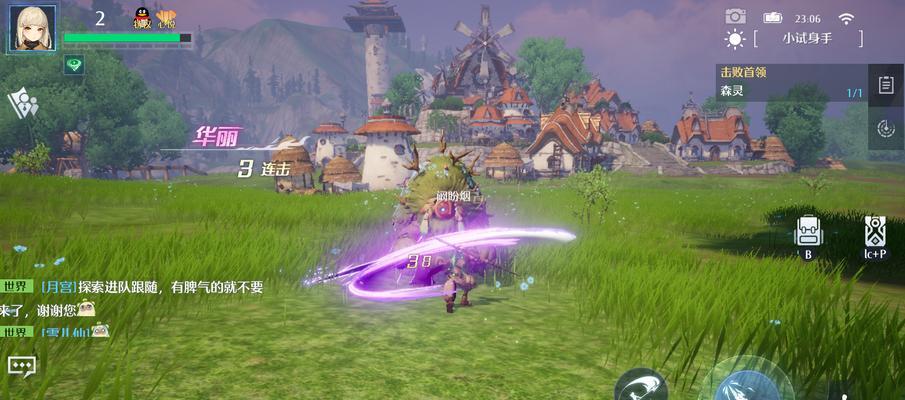Click the 月宫 world chat message
This screenshot has height=400, width=905.
pos(150,287)
